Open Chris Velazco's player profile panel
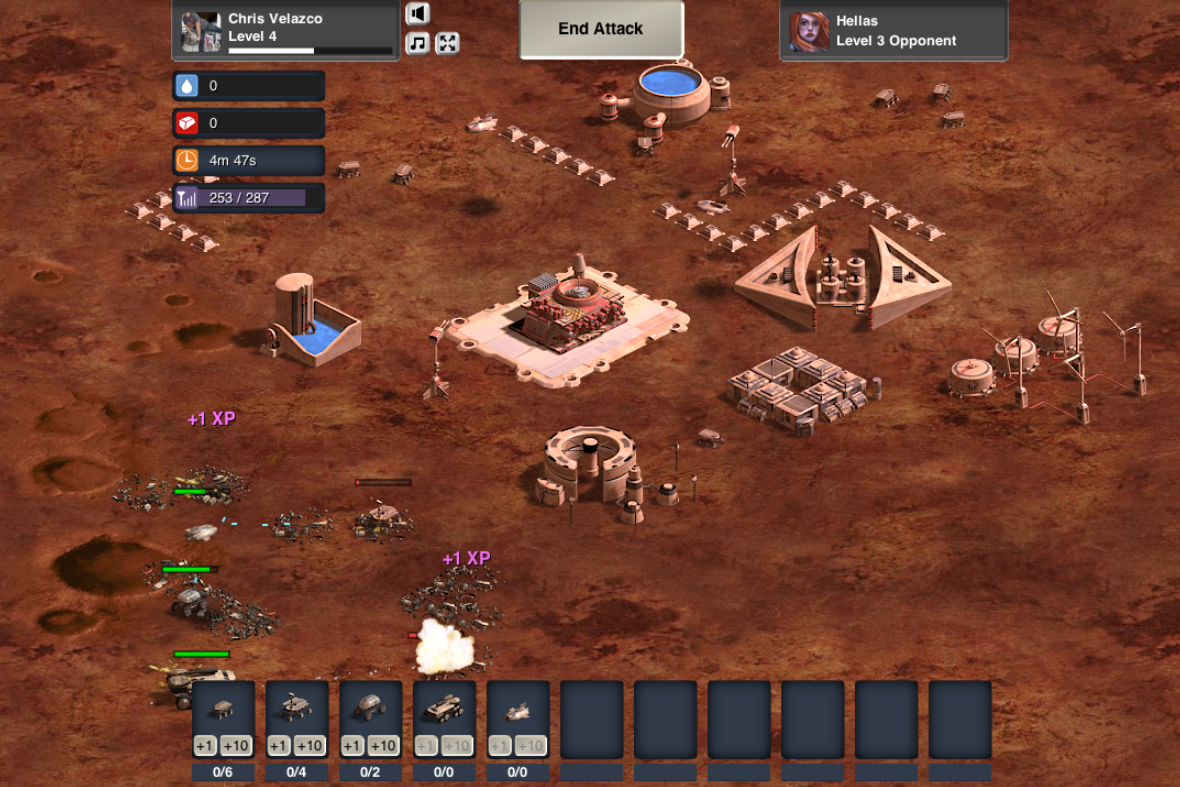1180x787 pixels. 286,30
